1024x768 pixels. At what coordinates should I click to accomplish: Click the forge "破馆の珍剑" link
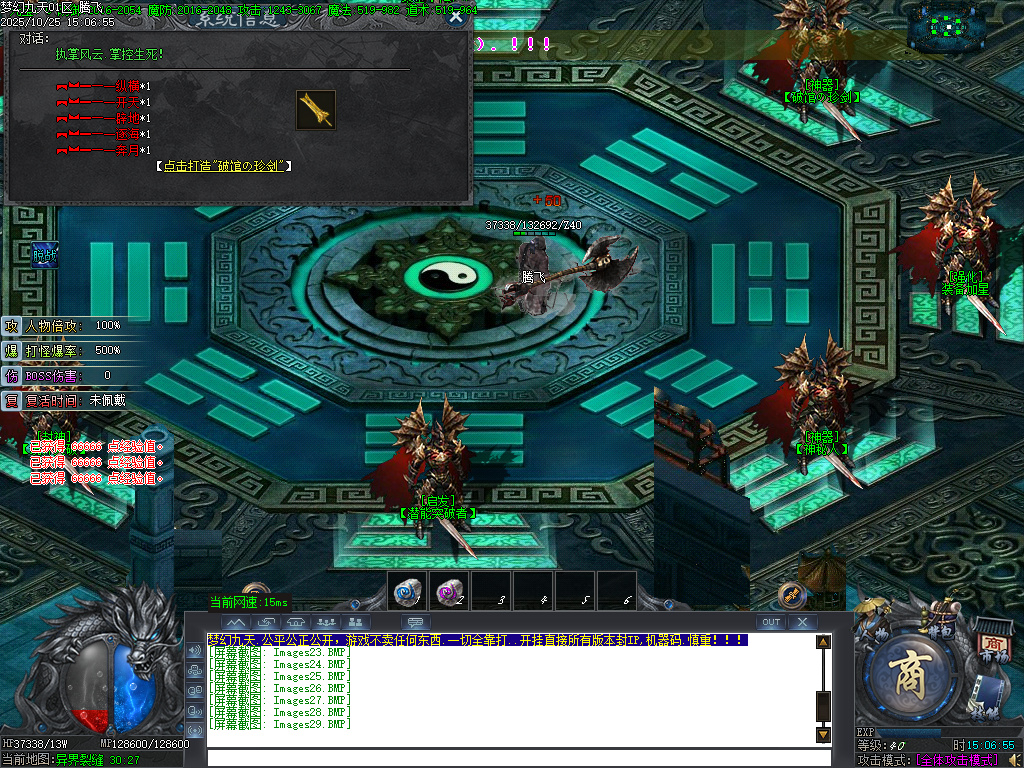click(x=225, y=166)
